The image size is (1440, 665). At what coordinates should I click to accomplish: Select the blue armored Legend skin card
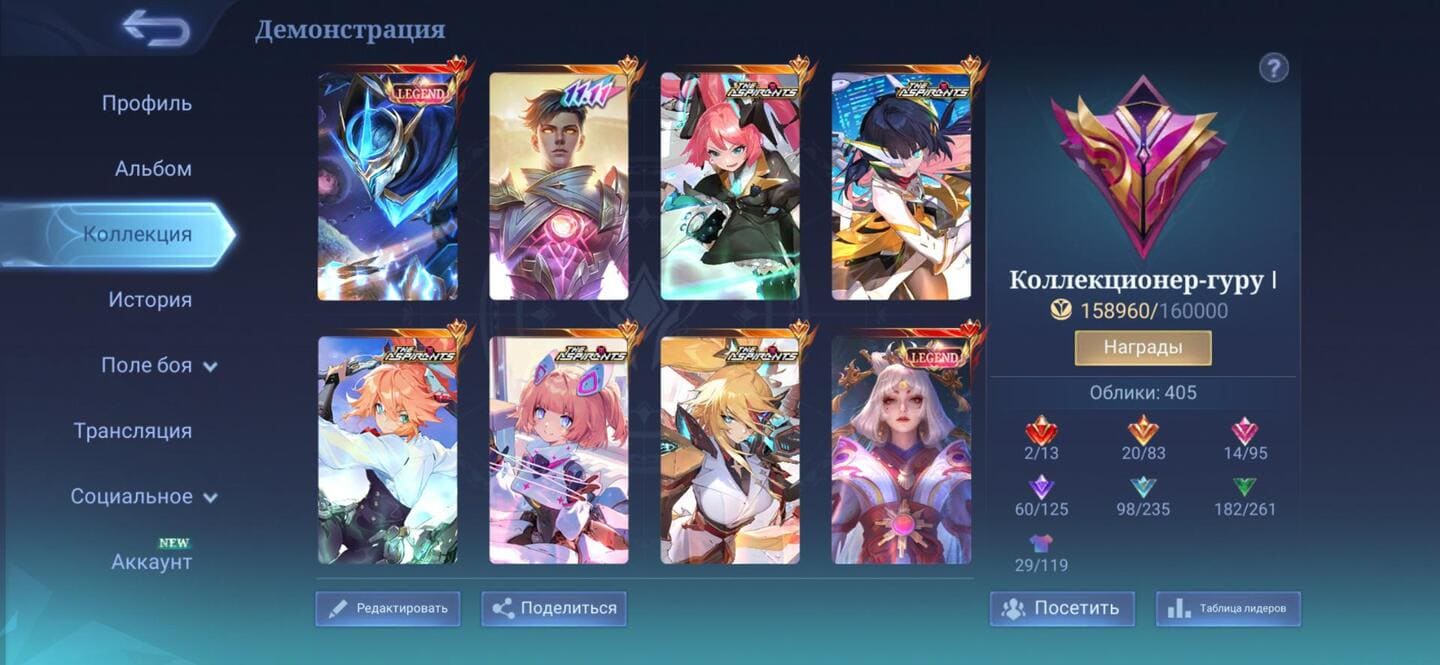[387, 186]
